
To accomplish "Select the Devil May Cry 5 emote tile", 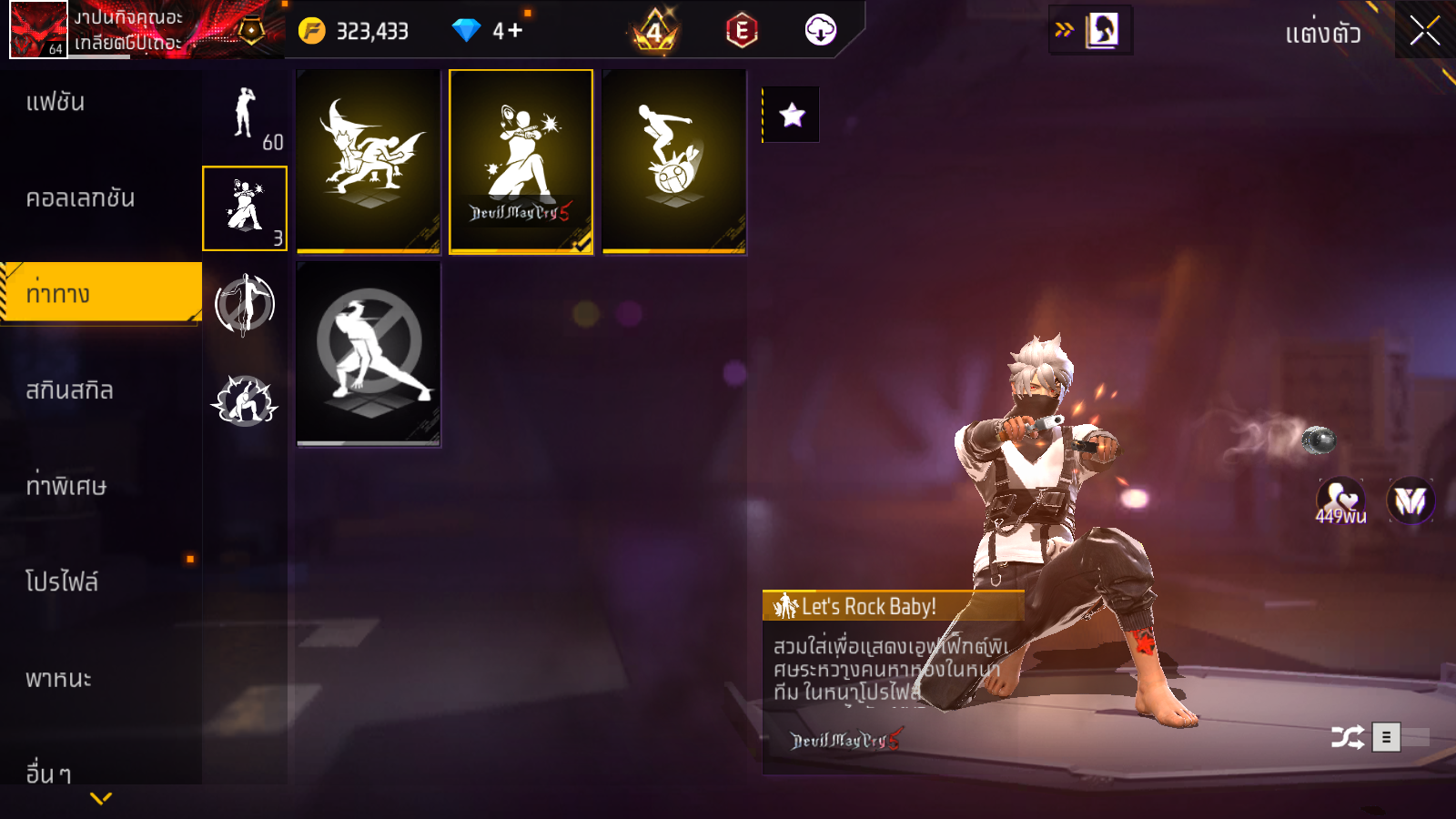I will point(521,161).
